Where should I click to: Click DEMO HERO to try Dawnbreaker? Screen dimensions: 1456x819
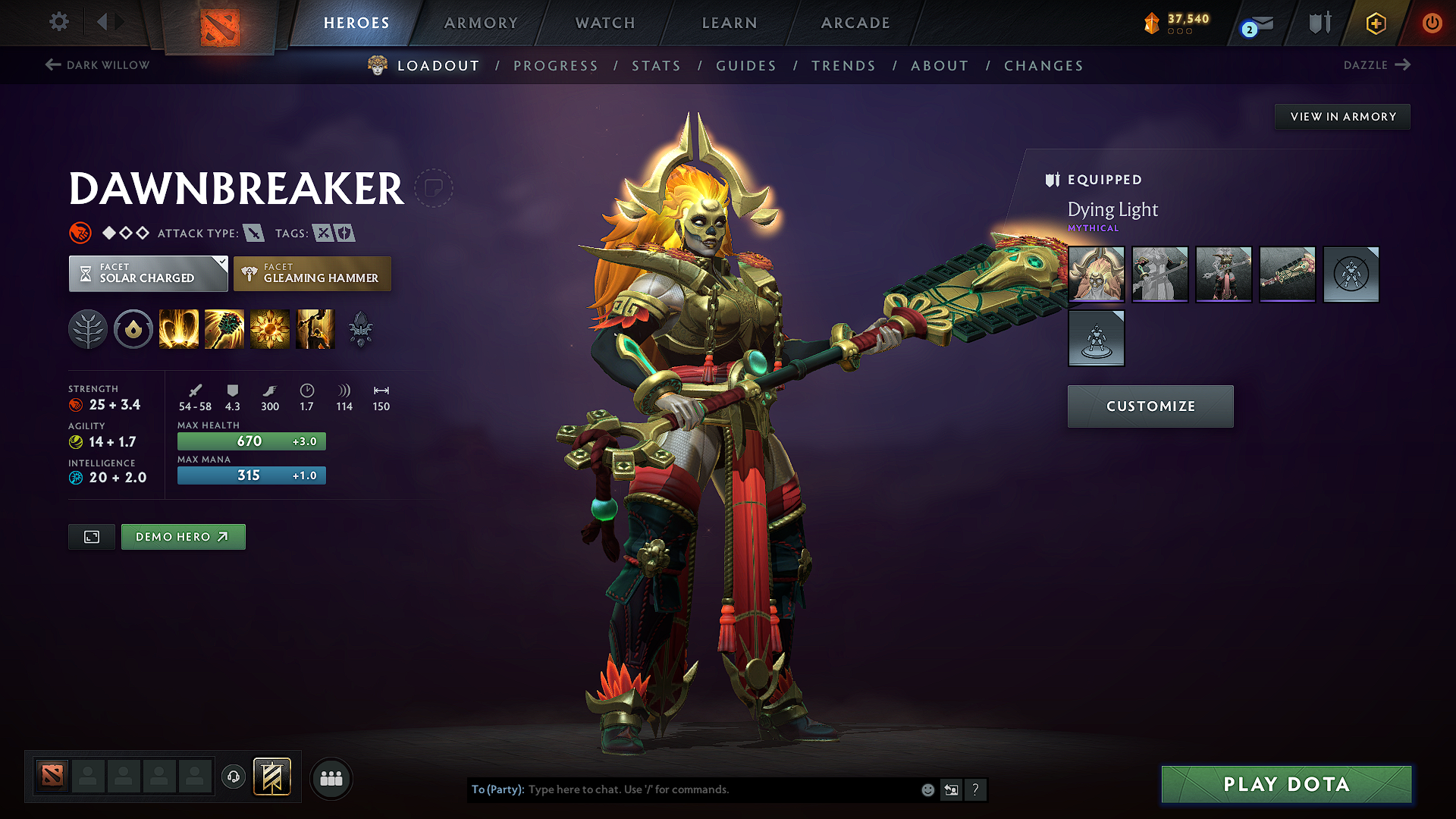tap(183, 536)
